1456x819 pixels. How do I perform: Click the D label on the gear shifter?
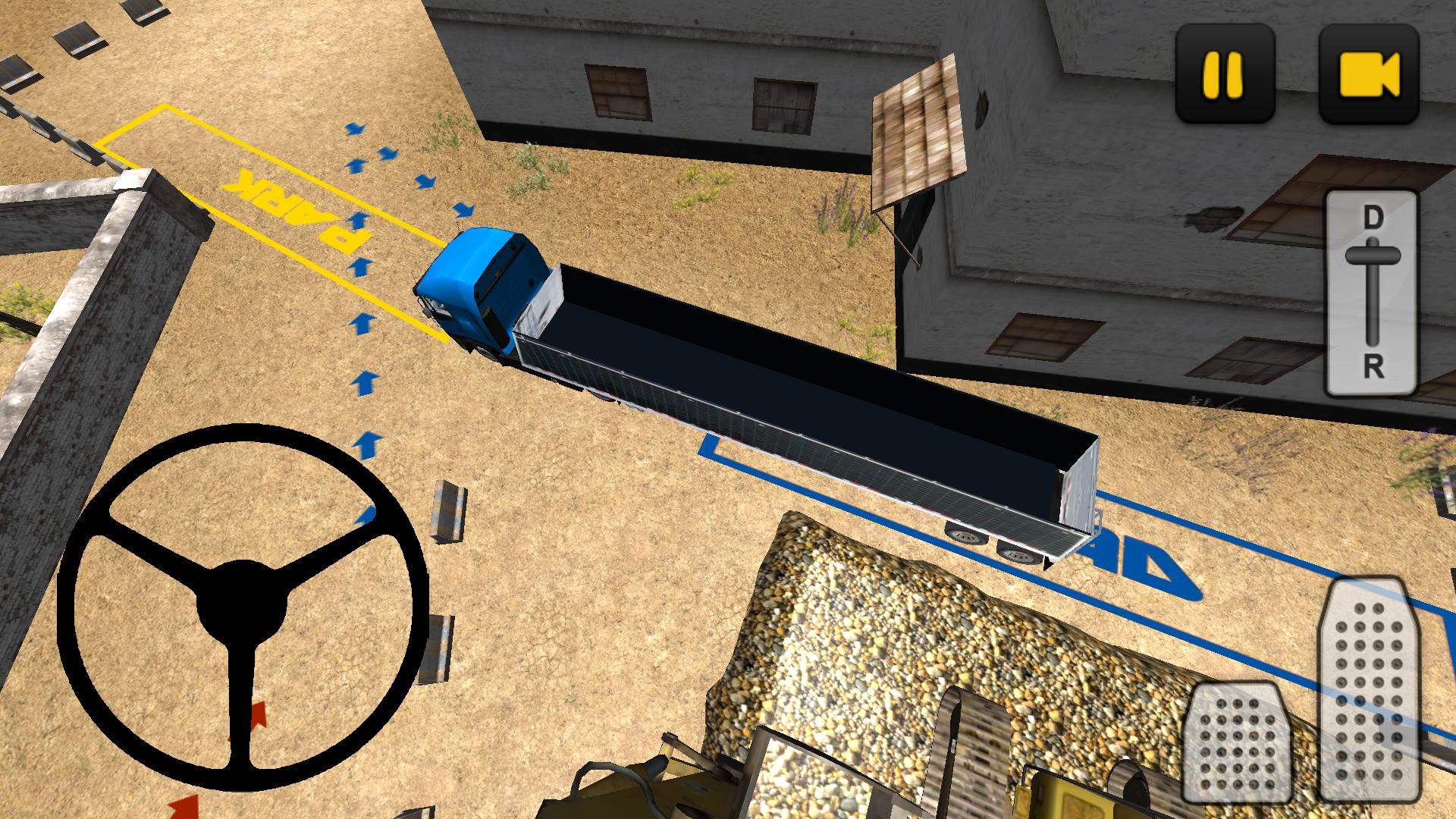1372,216
